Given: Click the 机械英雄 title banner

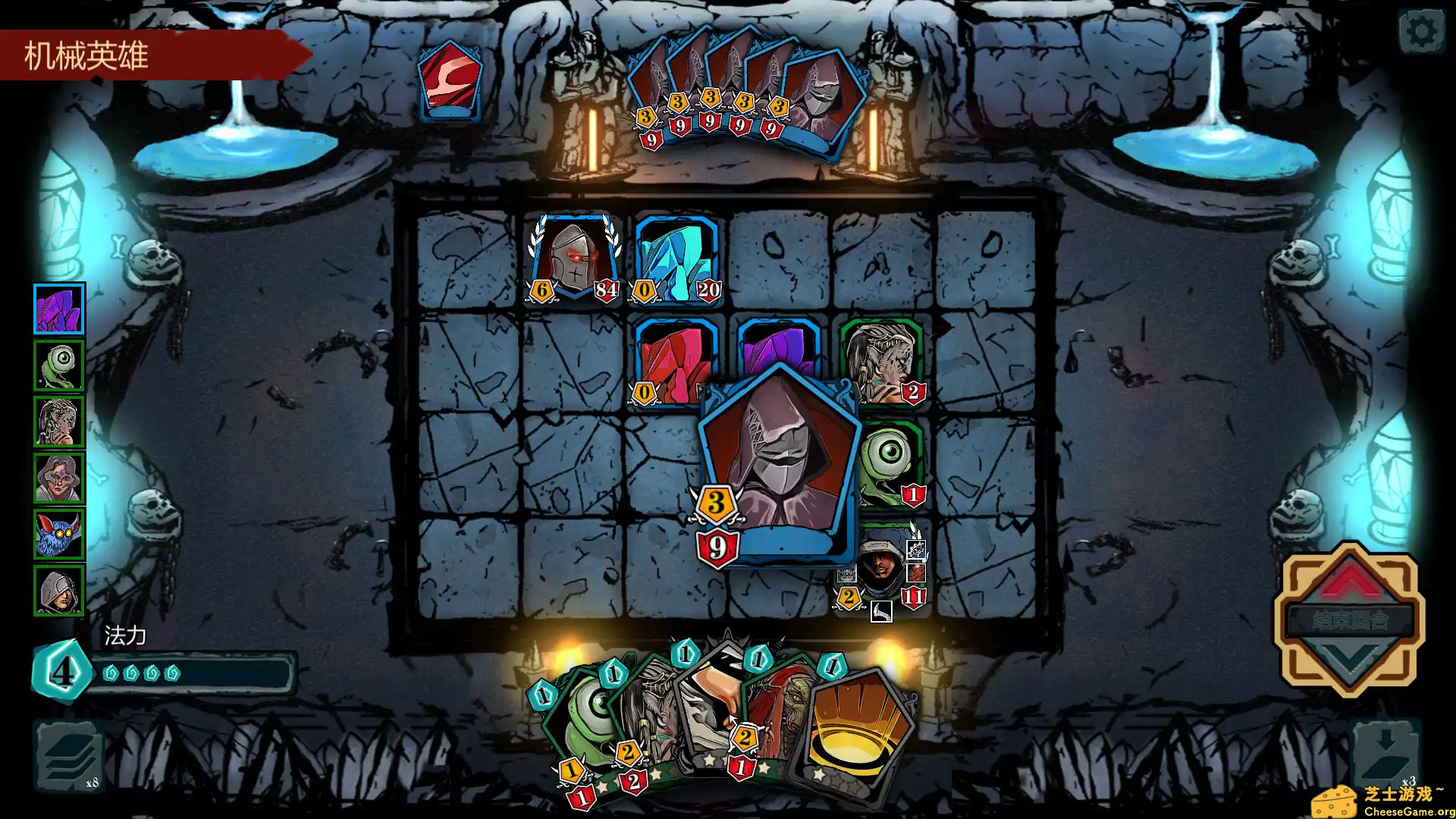Looking at the screenshot, I should 87,55.
